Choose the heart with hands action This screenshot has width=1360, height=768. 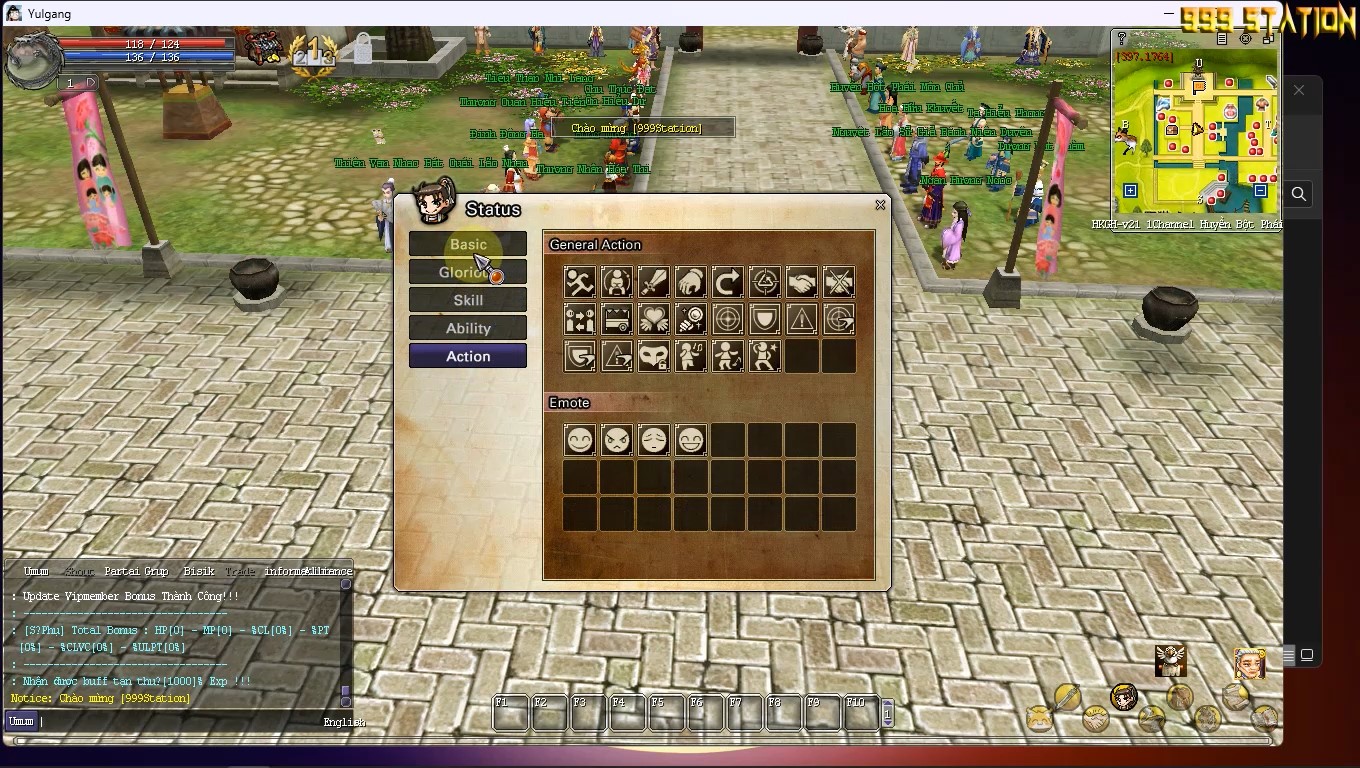coord(654,319)
